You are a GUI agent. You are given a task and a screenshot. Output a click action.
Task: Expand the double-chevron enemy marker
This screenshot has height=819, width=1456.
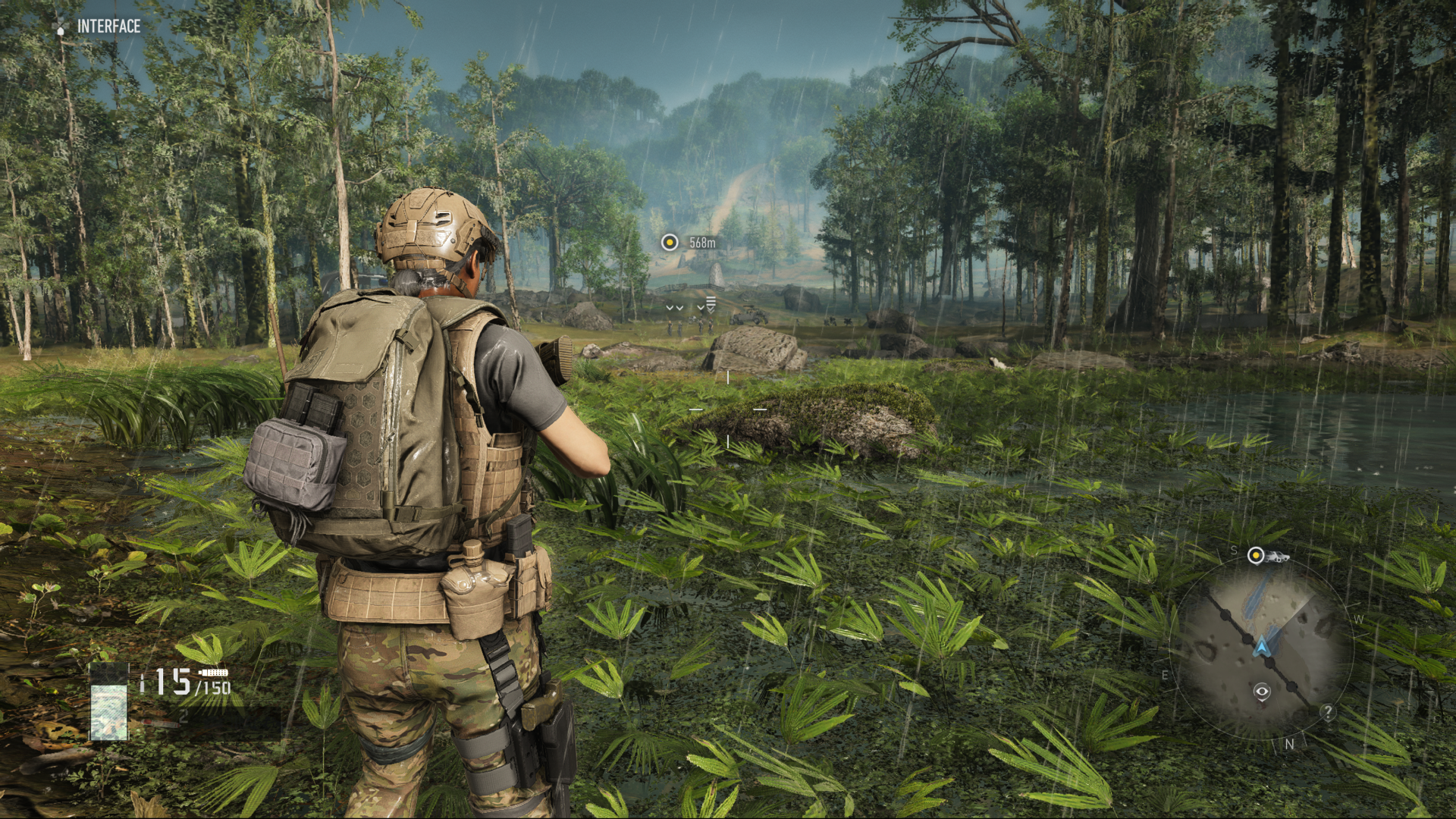[x=673, y=308]
